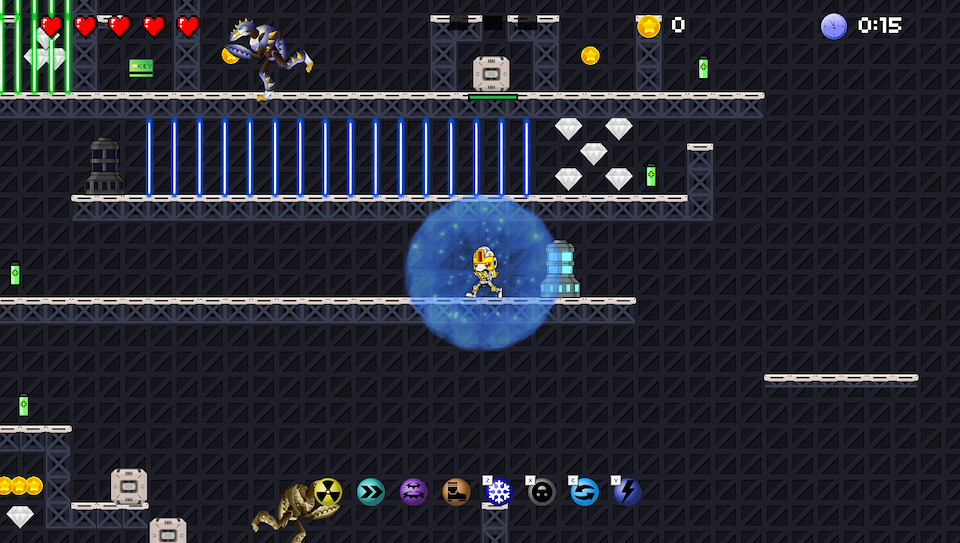Activate the yellow radiation ability icon
960x543 pixels.
(328, 492)
